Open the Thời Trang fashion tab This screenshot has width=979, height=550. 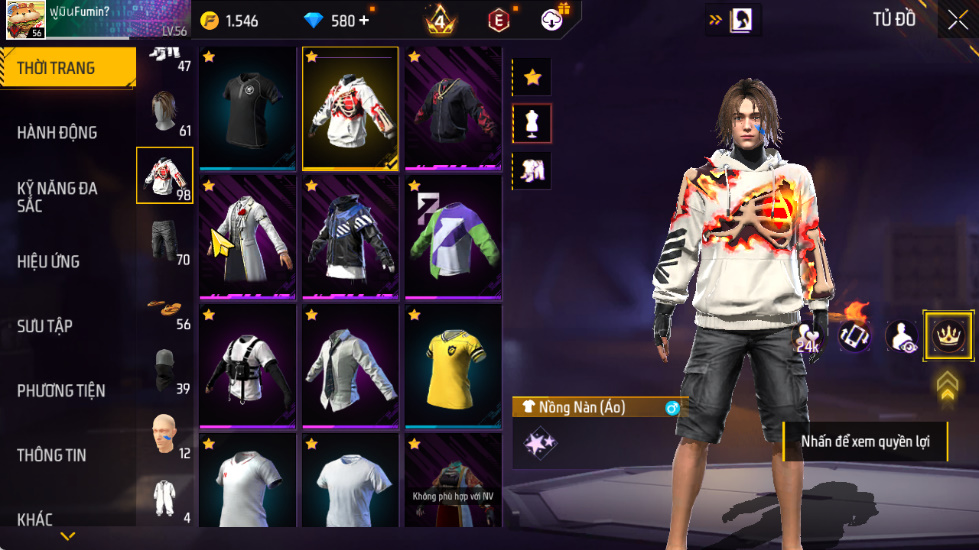pos(67,68)
